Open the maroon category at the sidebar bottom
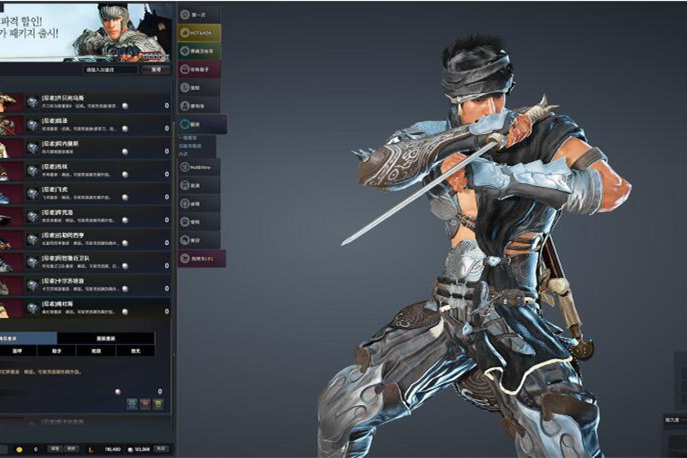Screen dimensions: 687x458 [x=201, y=258]
